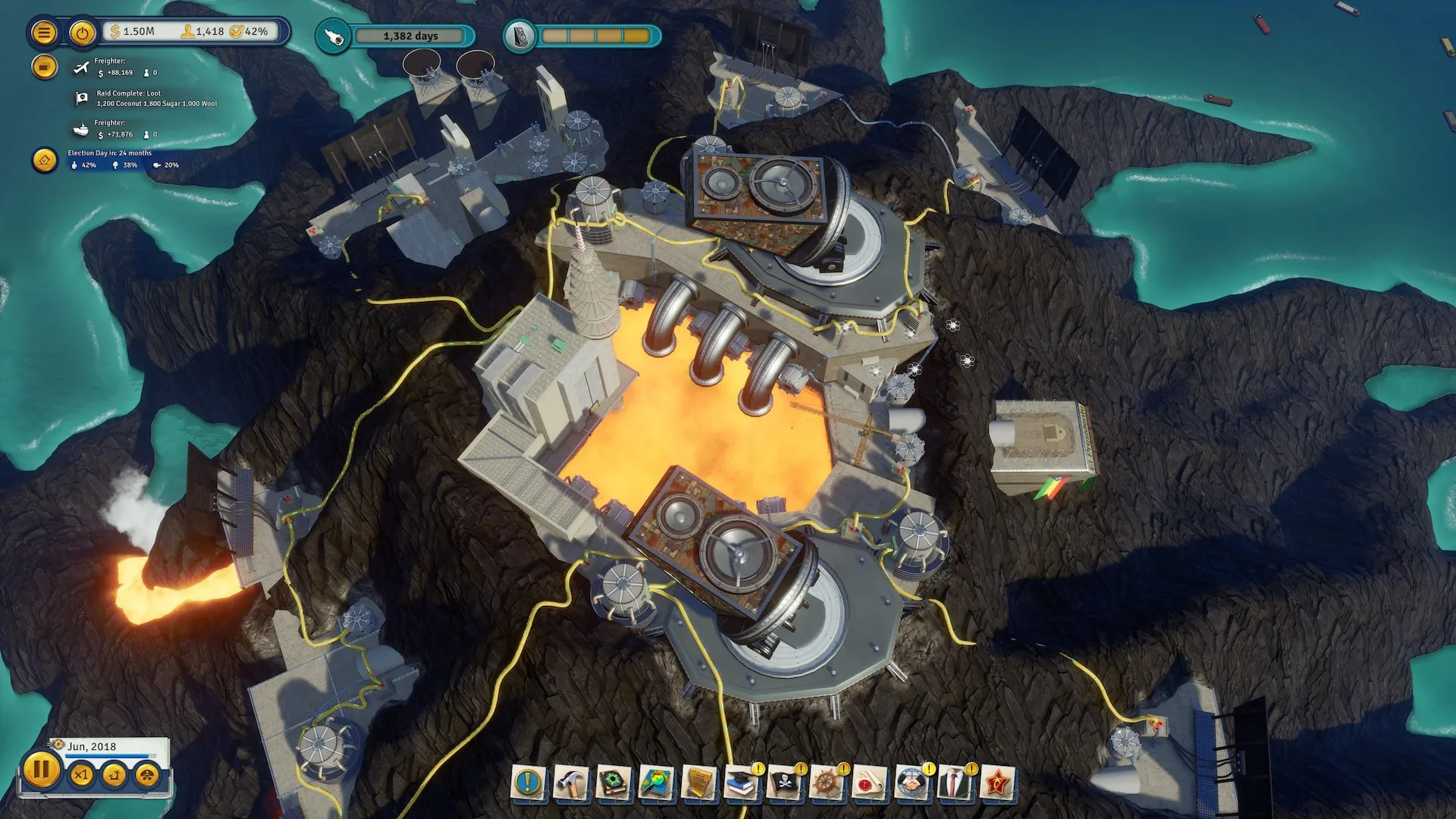Open research with graduation cap icon
Screen dimensions: 1456x819
[x=741, y=783]
